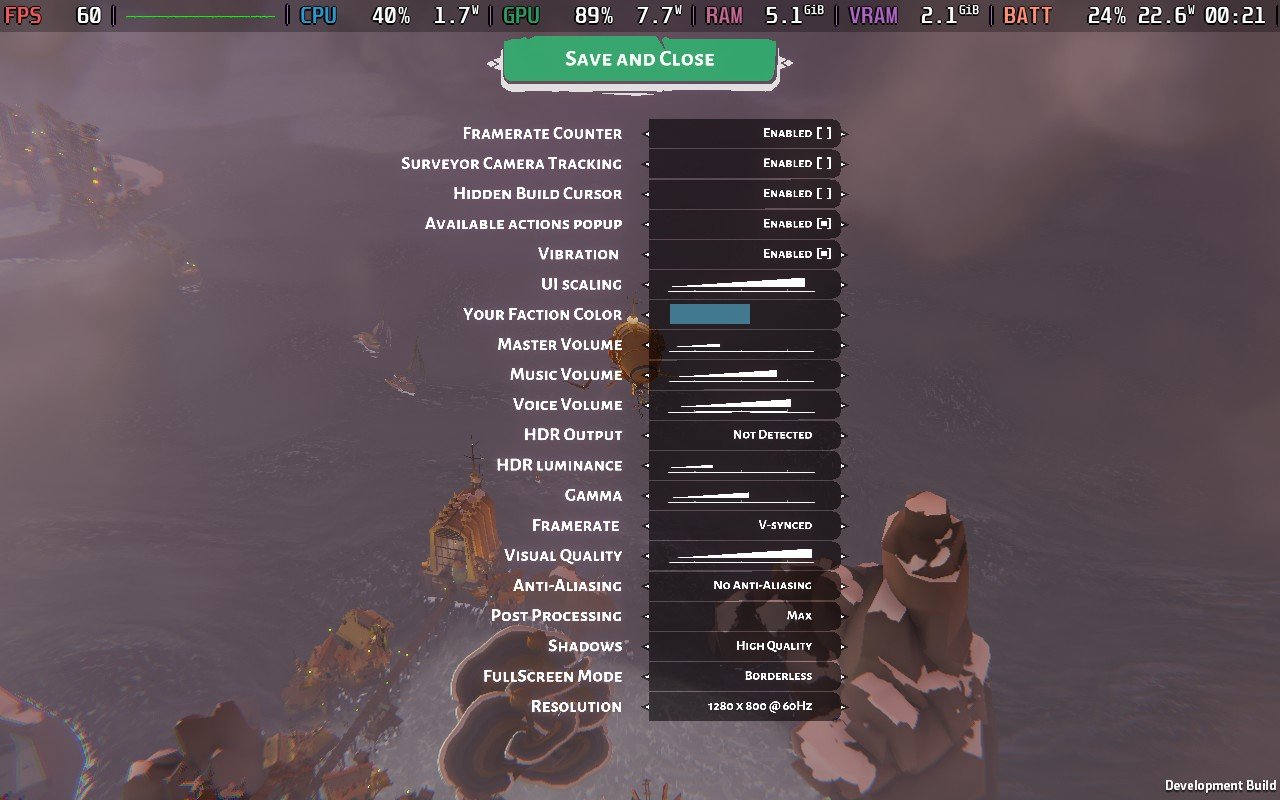Change Post Processing from Max
This screenshot has width=1280, height=800.
coord(744,616)
